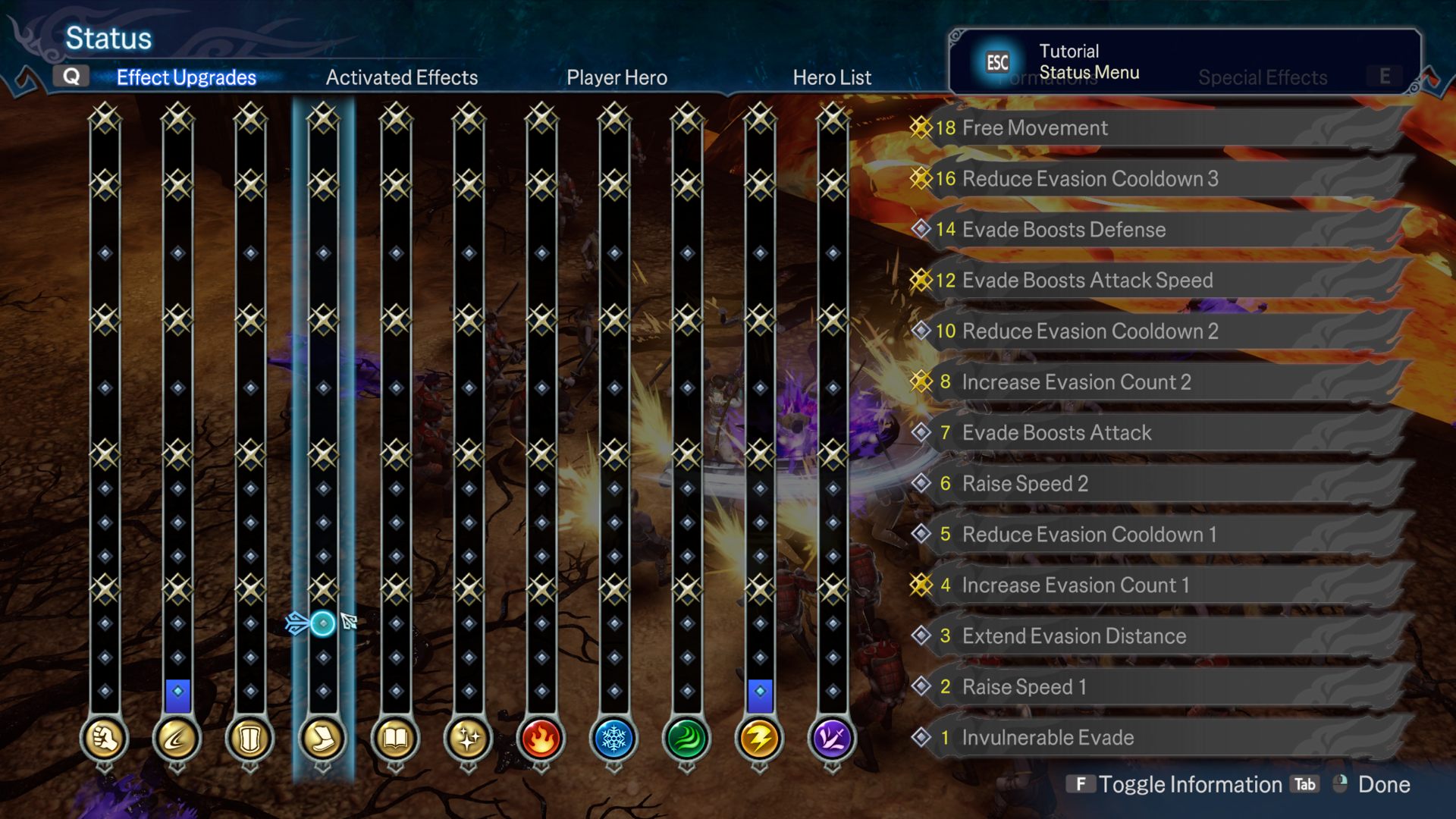The width and height of the screenshot is (1456, 819).
Task: Choose Evade Boosts Attack Speed entry
Action: [1160, 281]
